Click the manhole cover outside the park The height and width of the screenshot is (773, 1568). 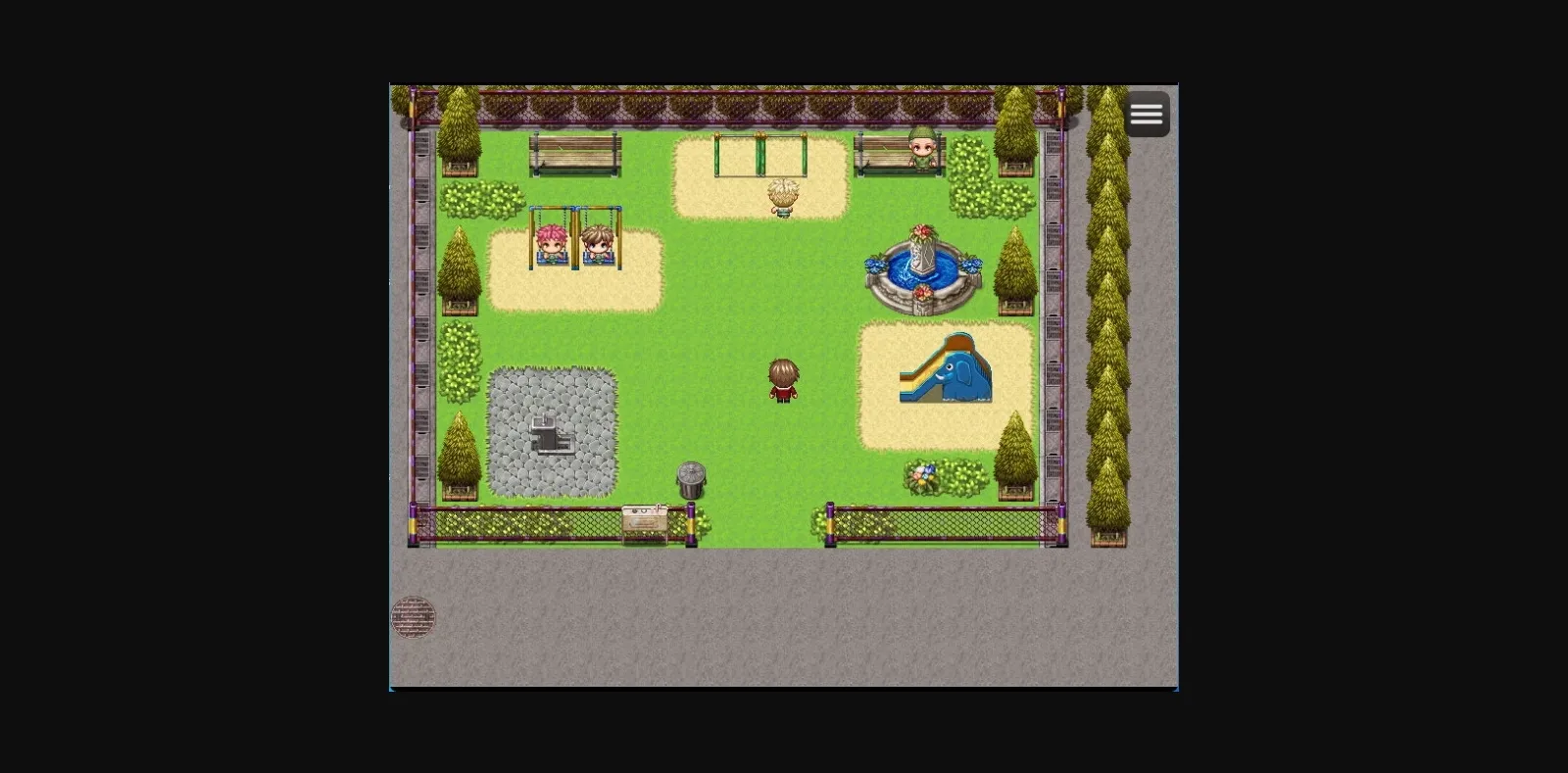[x=416, y=617]
